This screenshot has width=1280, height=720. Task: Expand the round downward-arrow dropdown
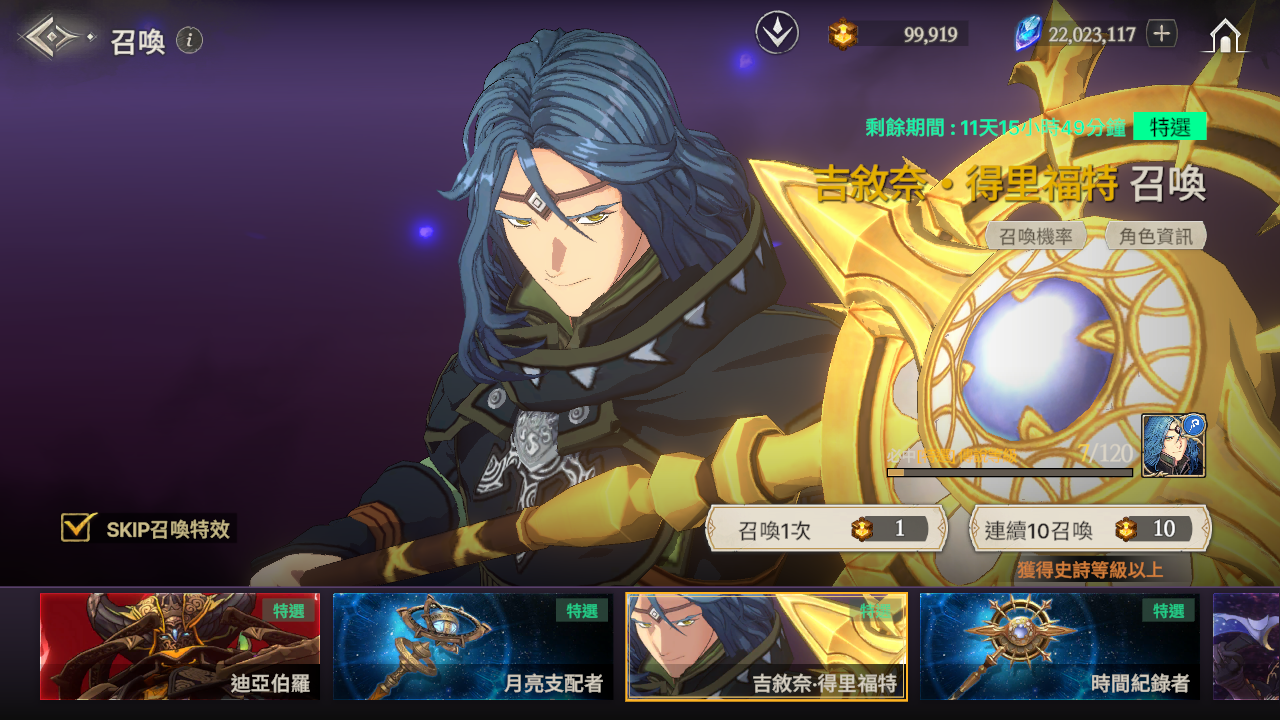tap(776, 34)
